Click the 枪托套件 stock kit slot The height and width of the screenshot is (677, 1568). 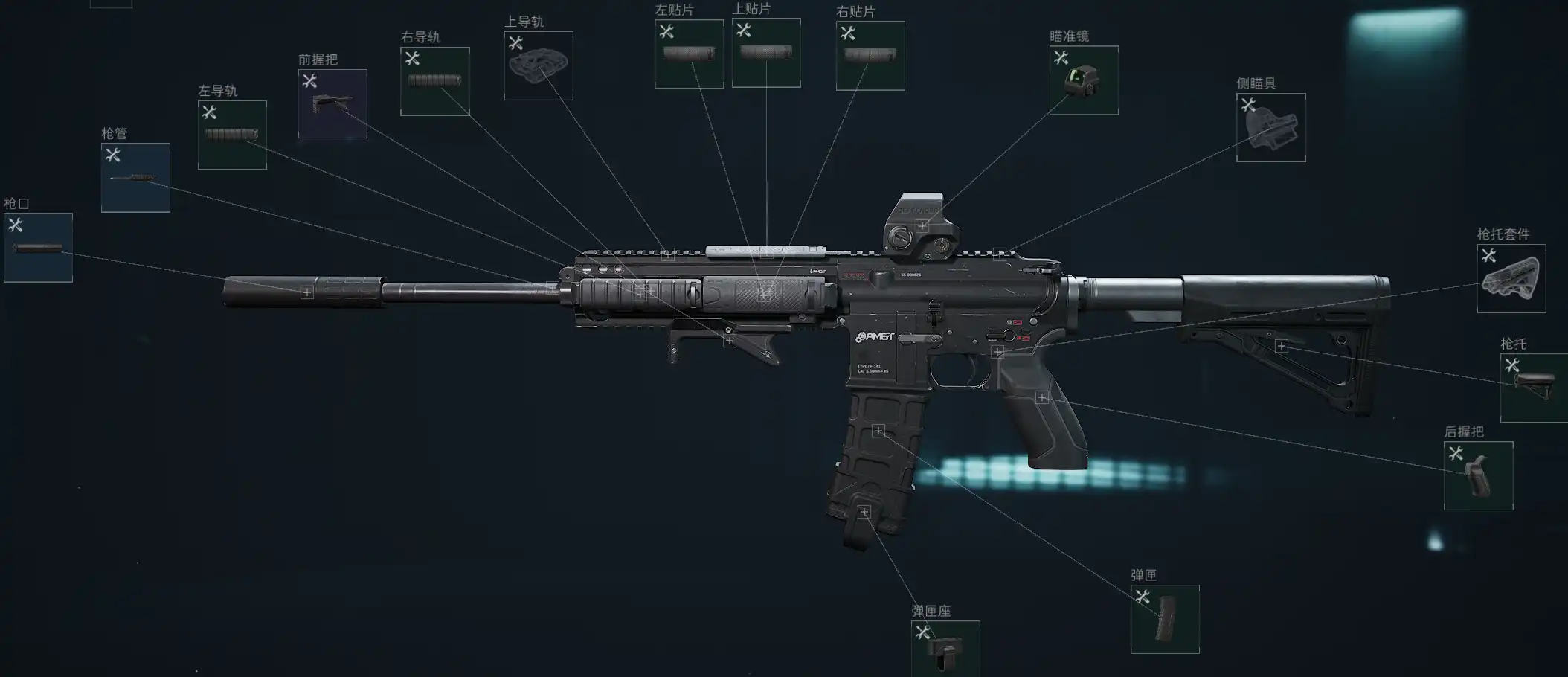(1511, 278)
